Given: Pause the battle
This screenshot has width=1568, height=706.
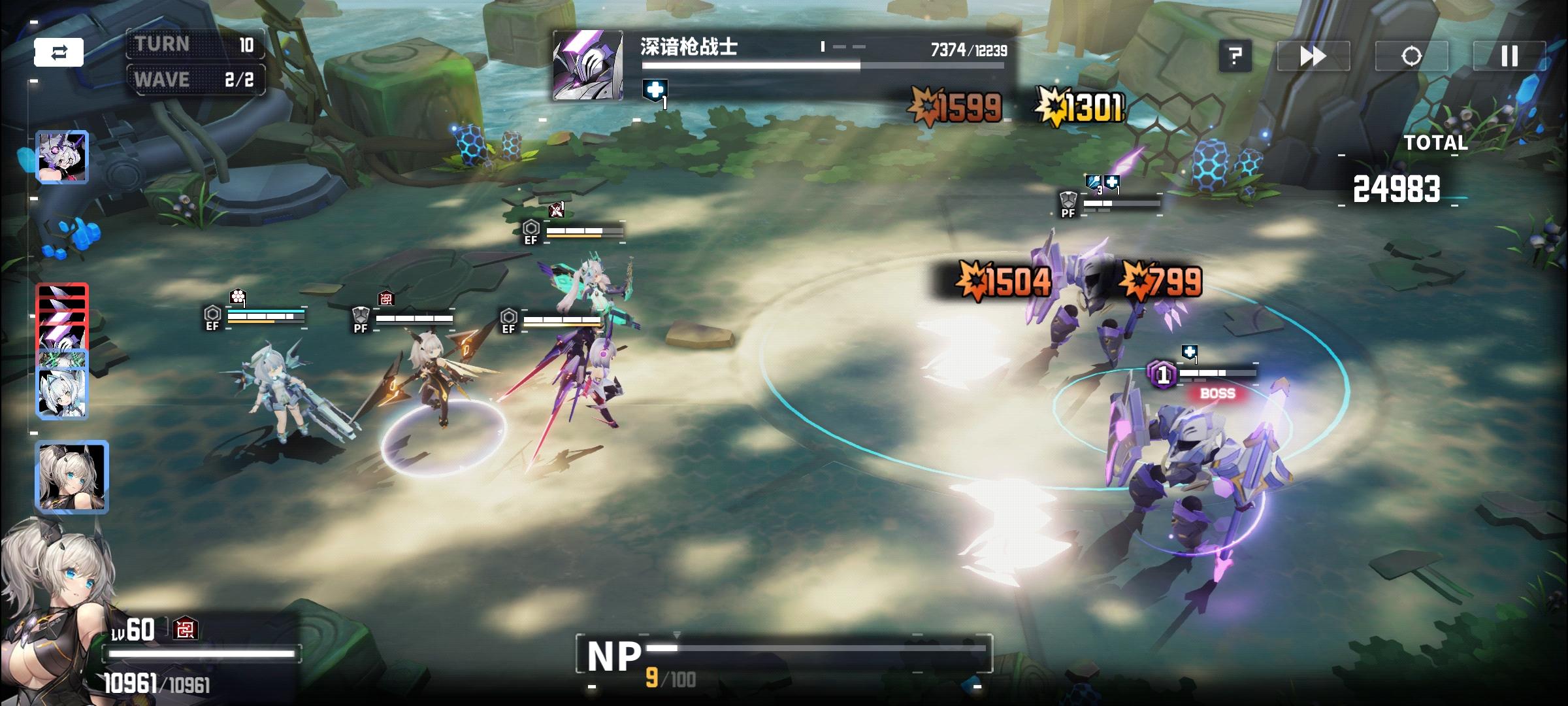Looking at the screenshot, I should tap(1509, 56).
